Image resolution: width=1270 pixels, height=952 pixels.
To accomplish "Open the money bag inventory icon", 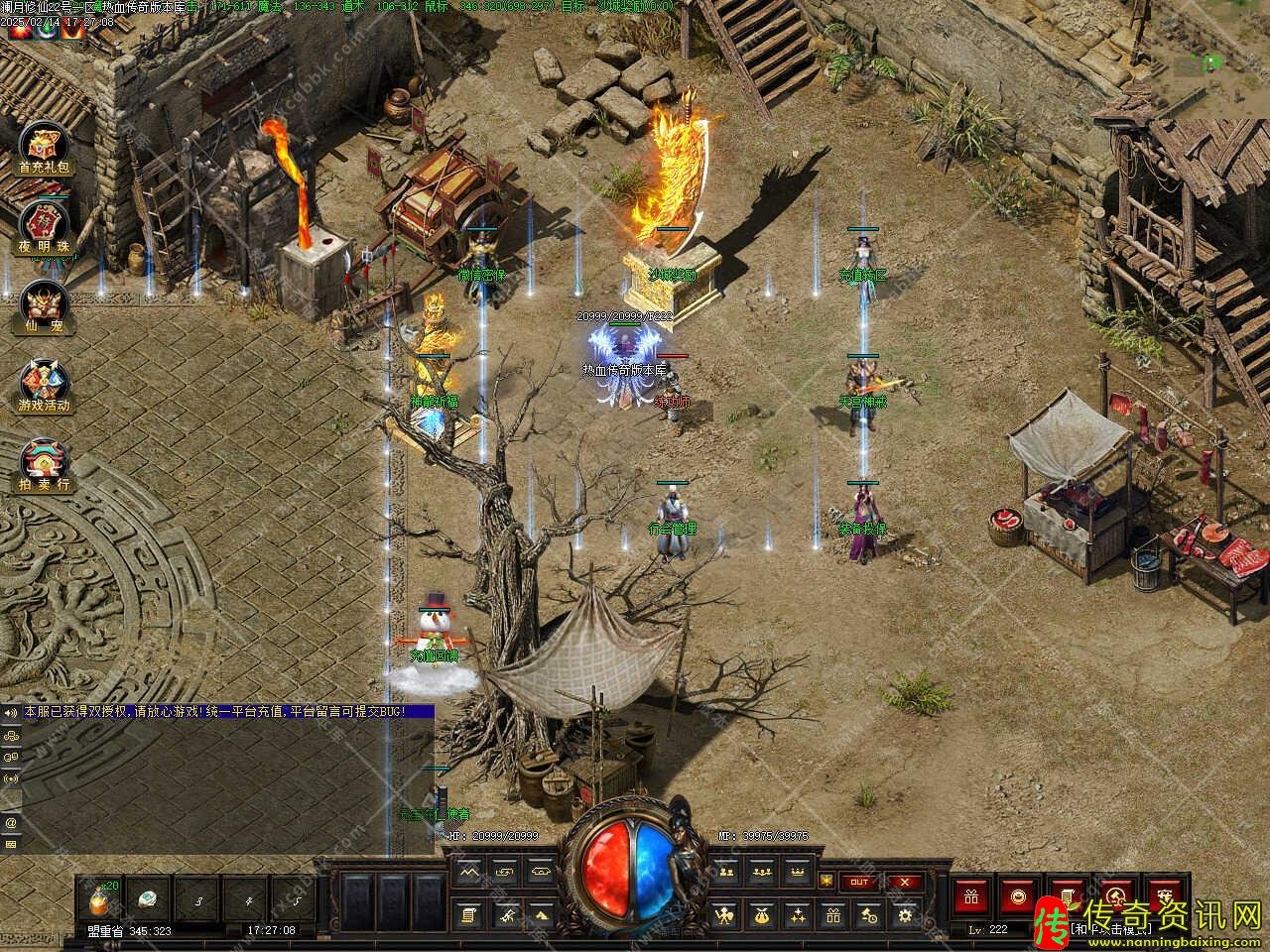I will 761,915.
